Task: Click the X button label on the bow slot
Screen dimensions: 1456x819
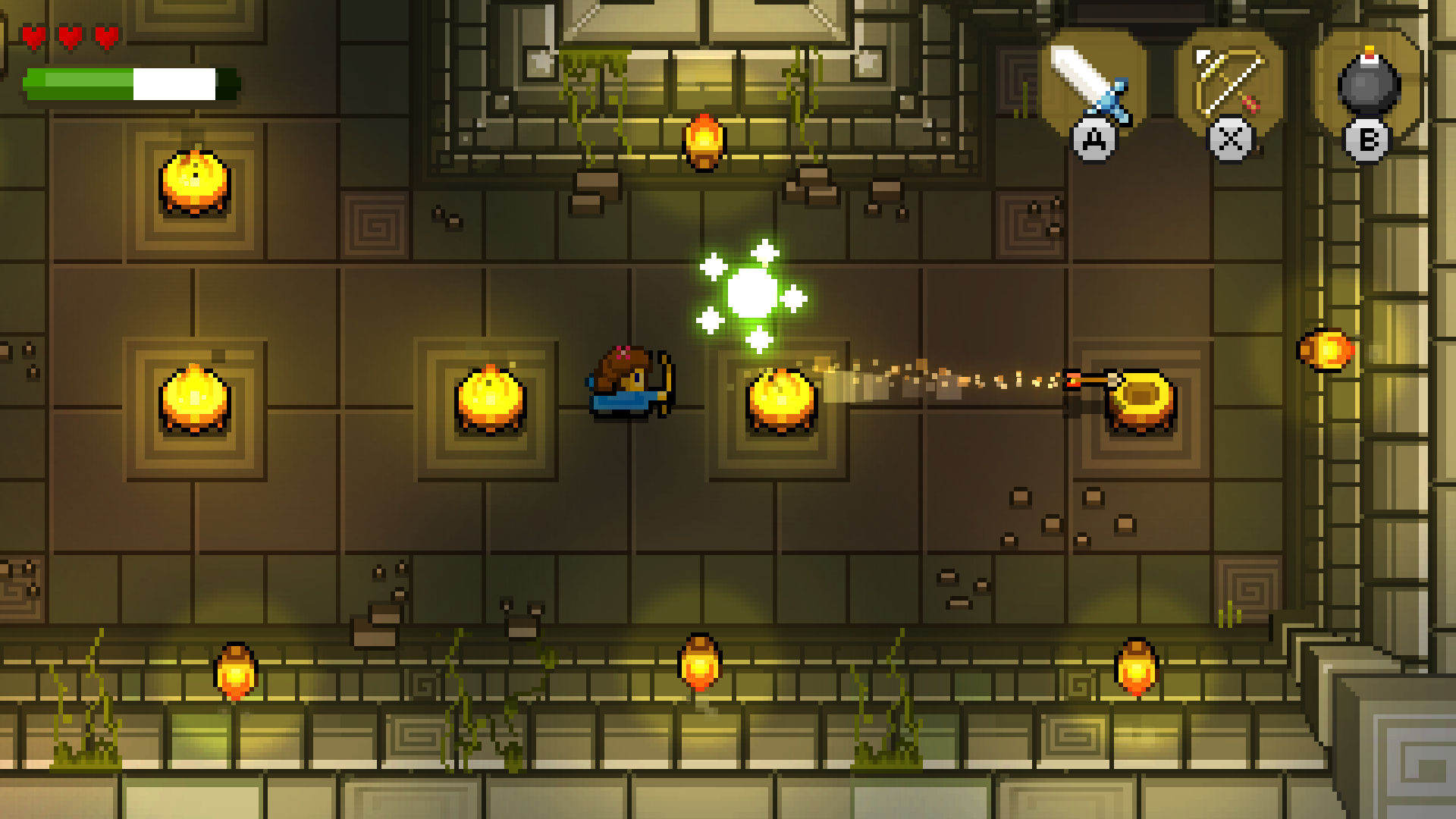Action: 1230,139
